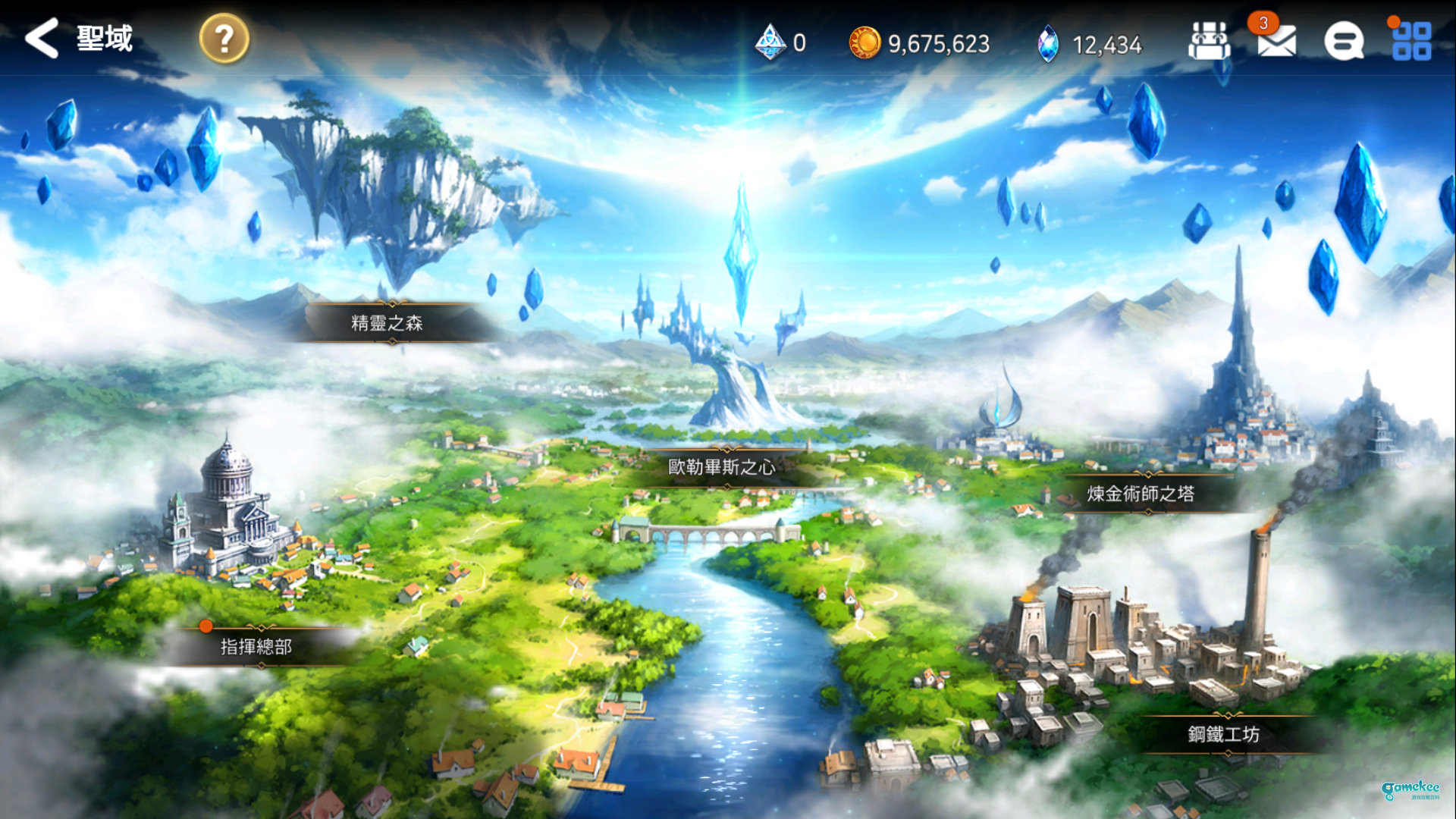Open the party roster icon
Screen dimensions: 1456x819
click(x=1209, y=42)
